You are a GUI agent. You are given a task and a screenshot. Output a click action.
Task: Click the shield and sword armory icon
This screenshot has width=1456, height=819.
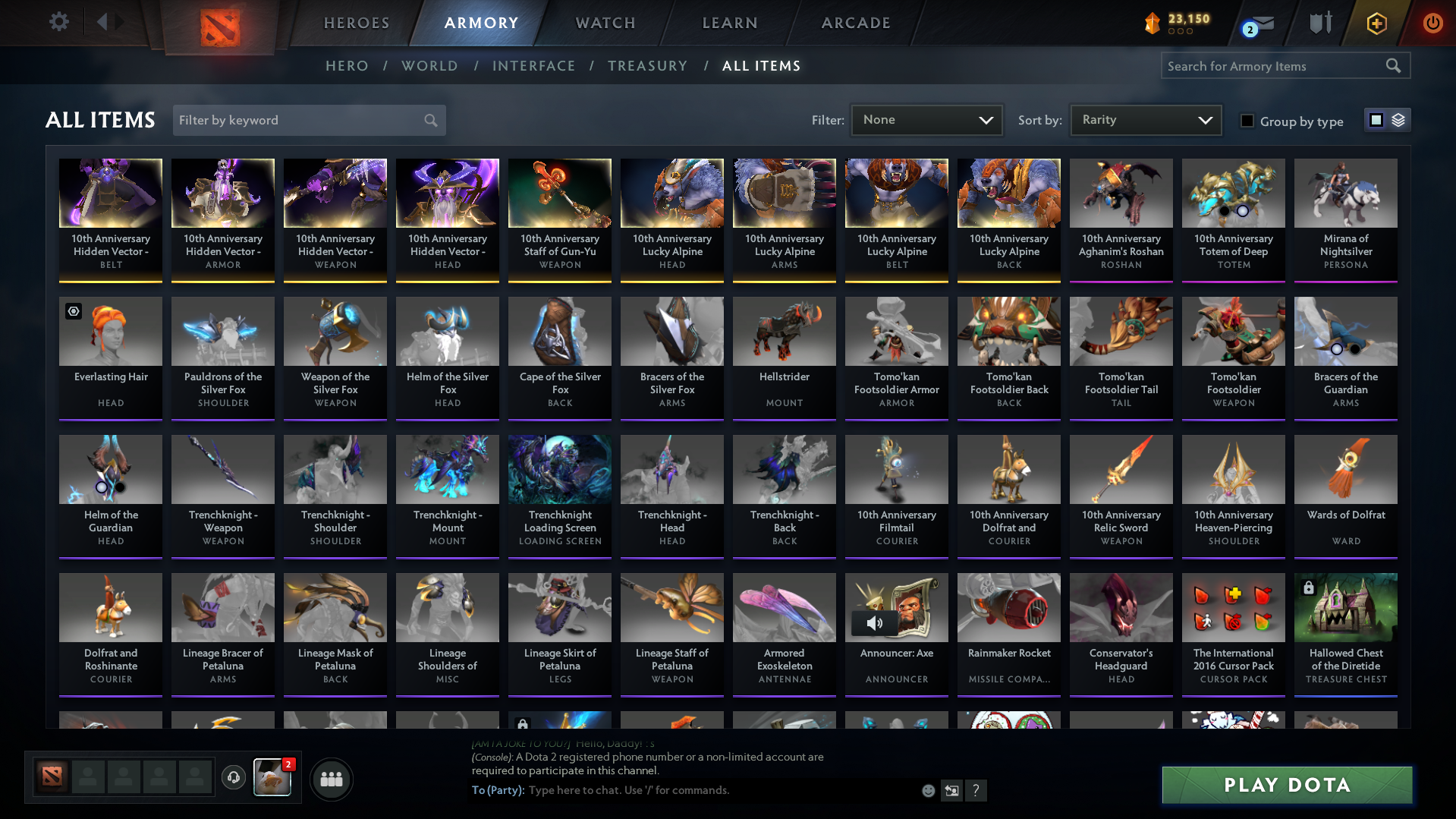pyautogui.click(x=1319, y=23)
